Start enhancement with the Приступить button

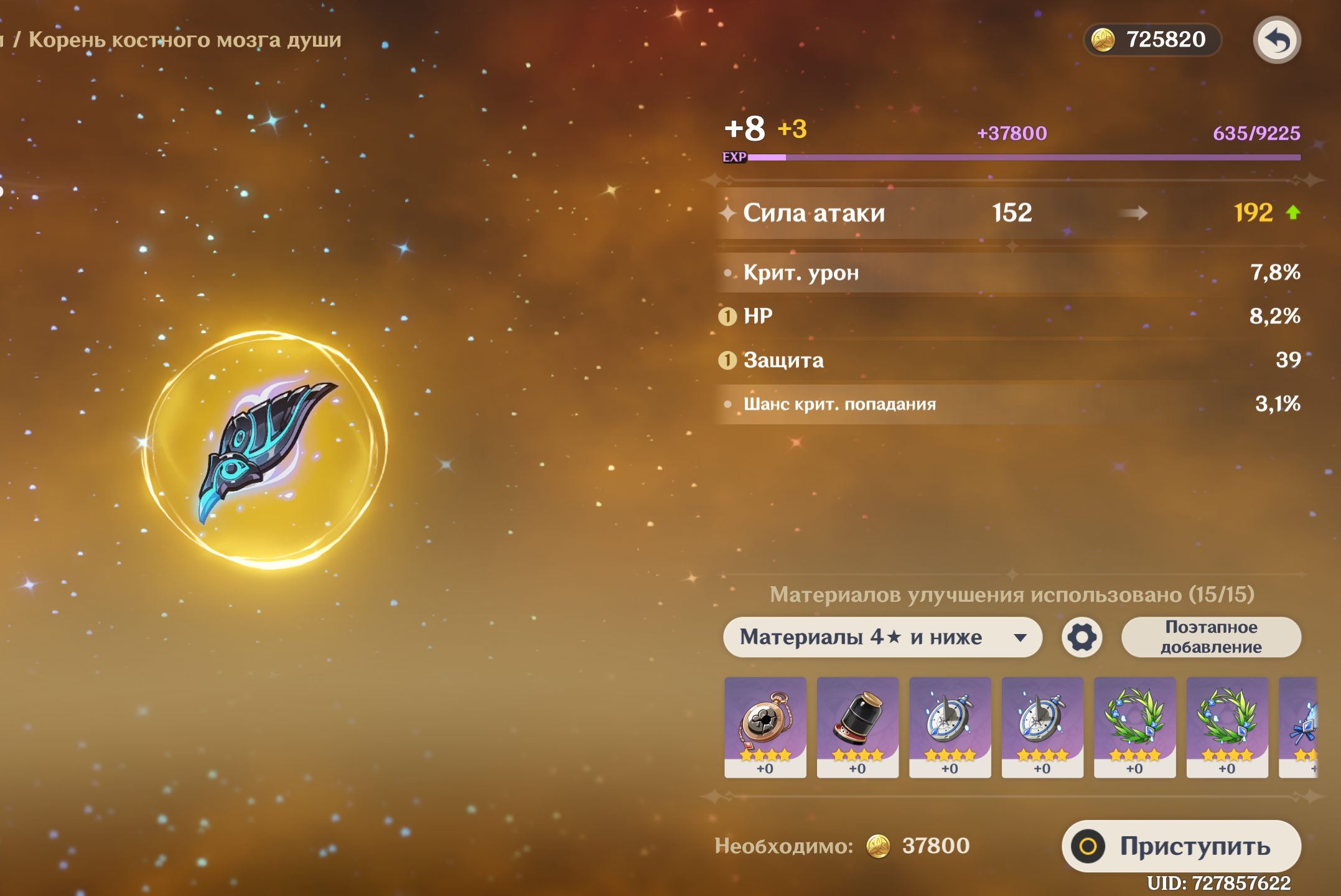1181,846
